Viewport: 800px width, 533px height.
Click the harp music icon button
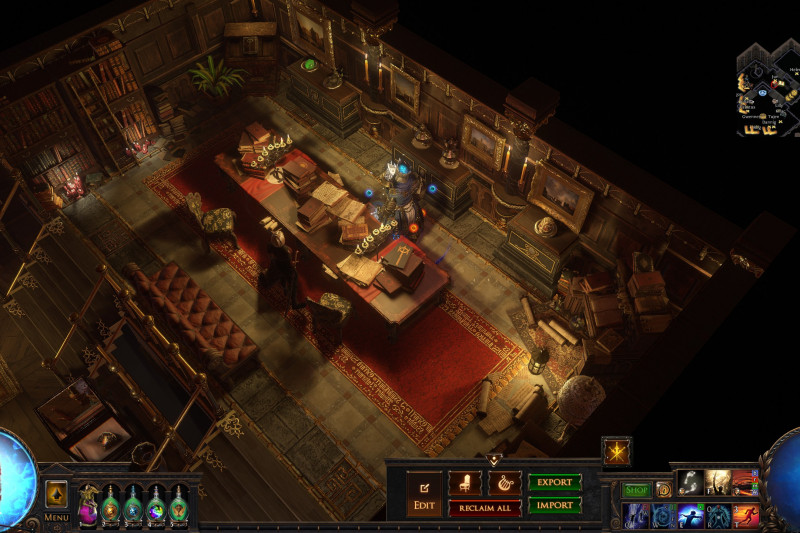pyautogui.click(x=504, y=483)
